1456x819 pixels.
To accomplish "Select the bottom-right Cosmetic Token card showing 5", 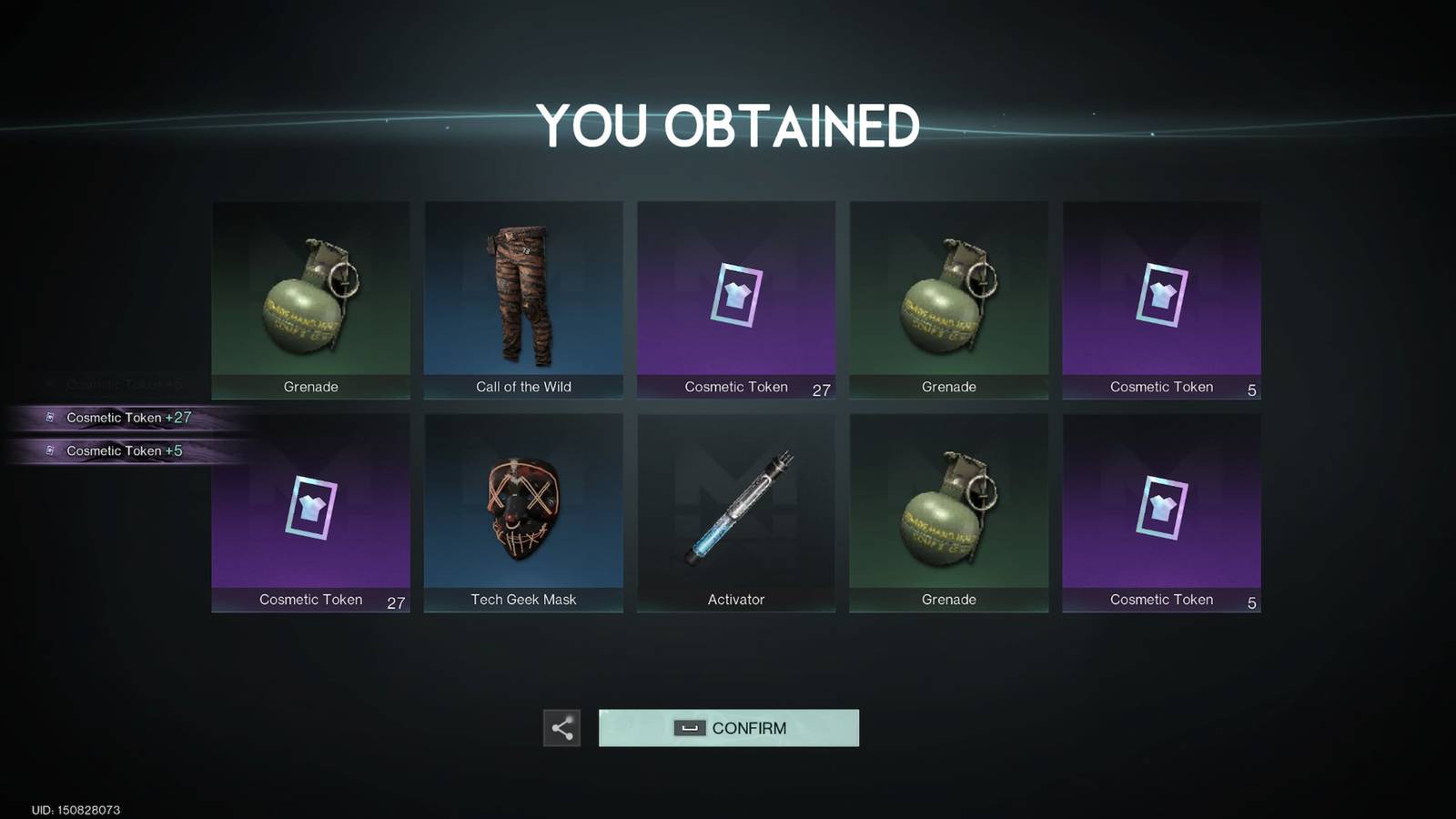I will tap(1162, 510).
